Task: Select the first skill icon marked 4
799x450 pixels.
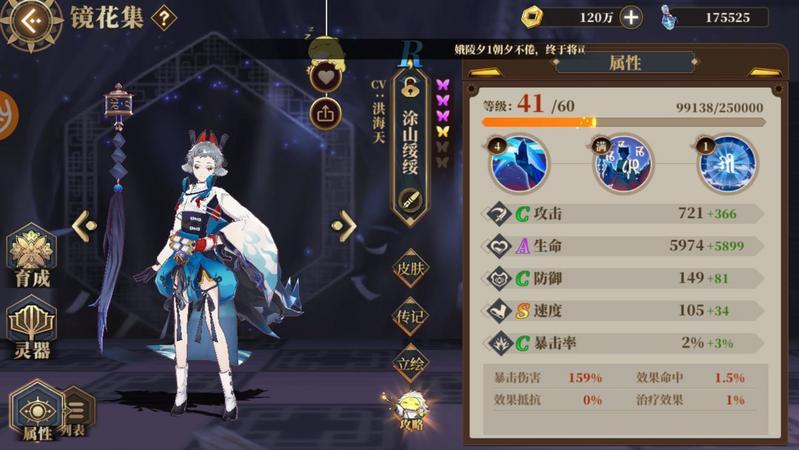Action: 518,164
